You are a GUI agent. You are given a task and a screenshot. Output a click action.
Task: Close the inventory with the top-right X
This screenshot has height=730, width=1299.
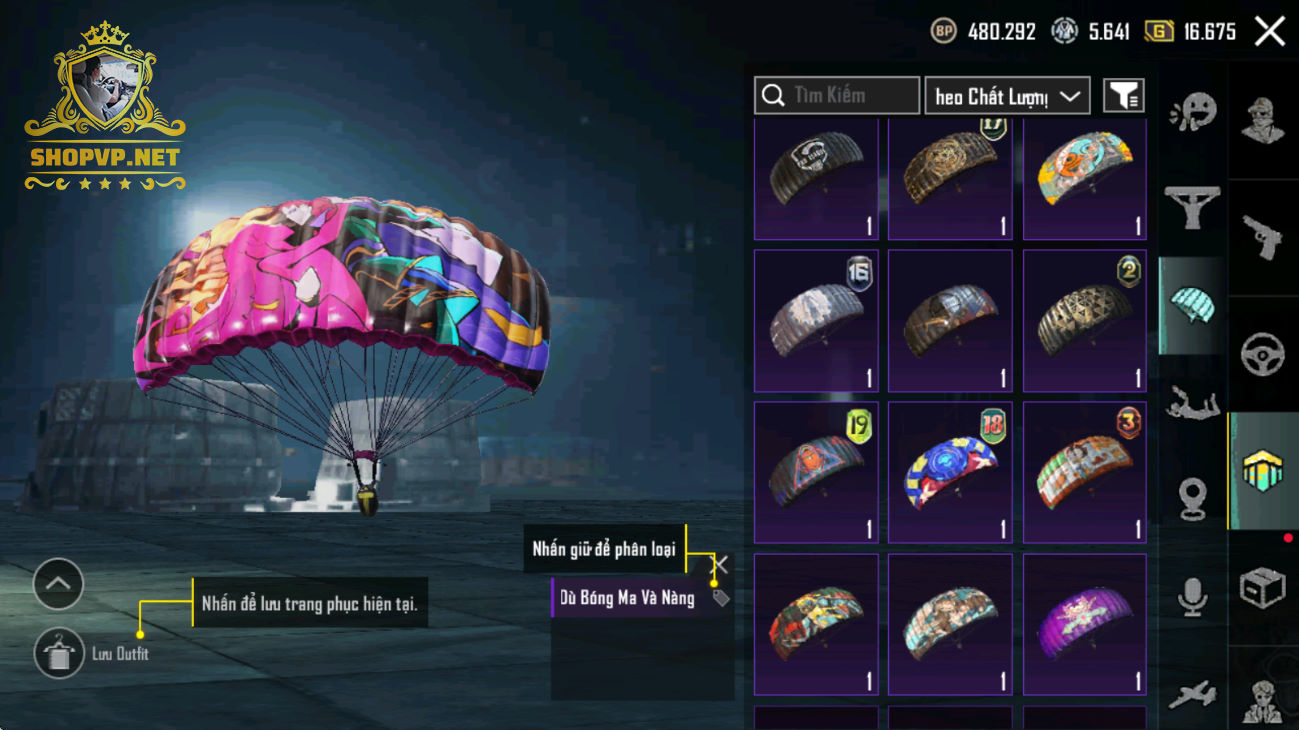pyautogui.click(x=1269, y=32)
